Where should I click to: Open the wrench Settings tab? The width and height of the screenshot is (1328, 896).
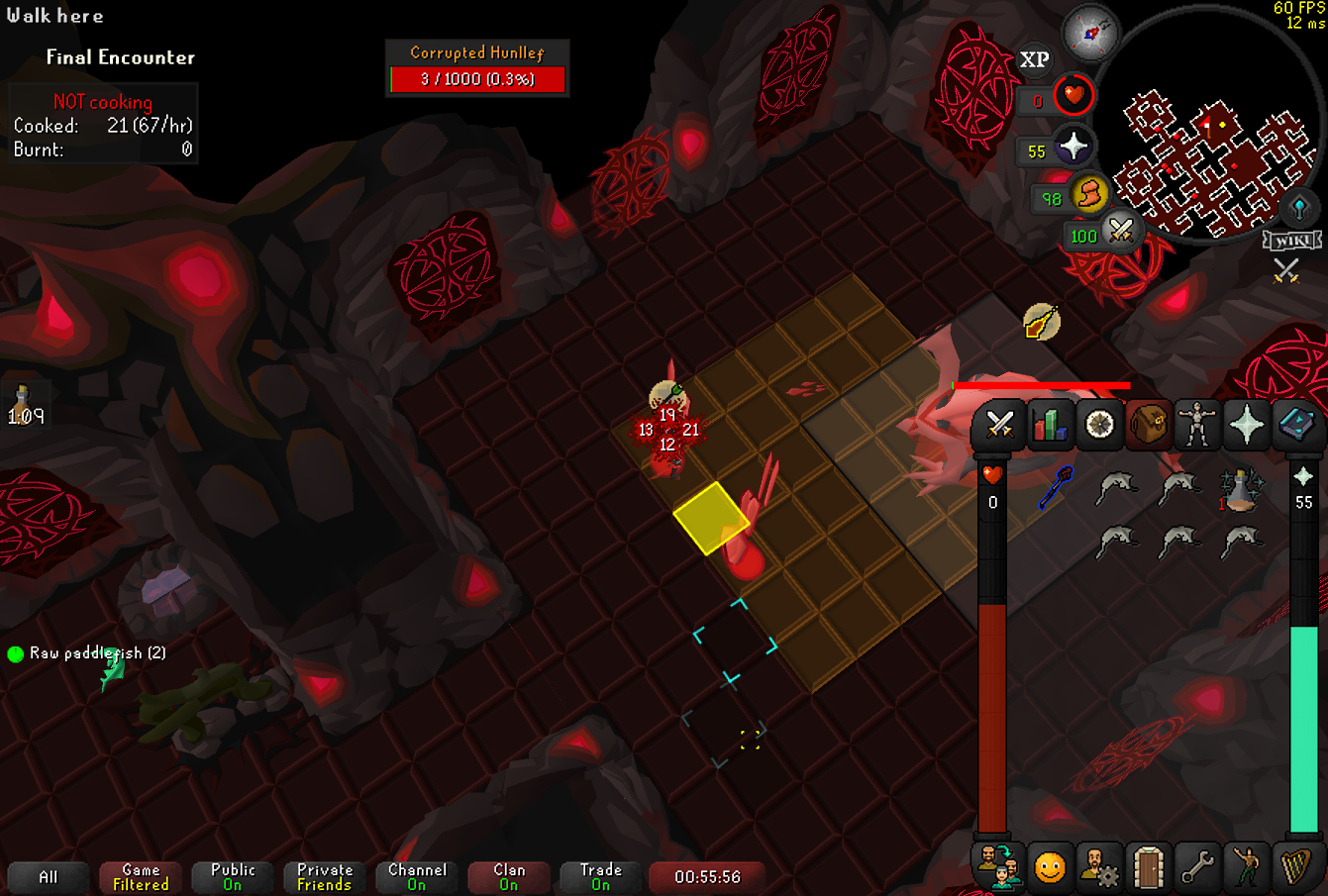point(1197,868)
